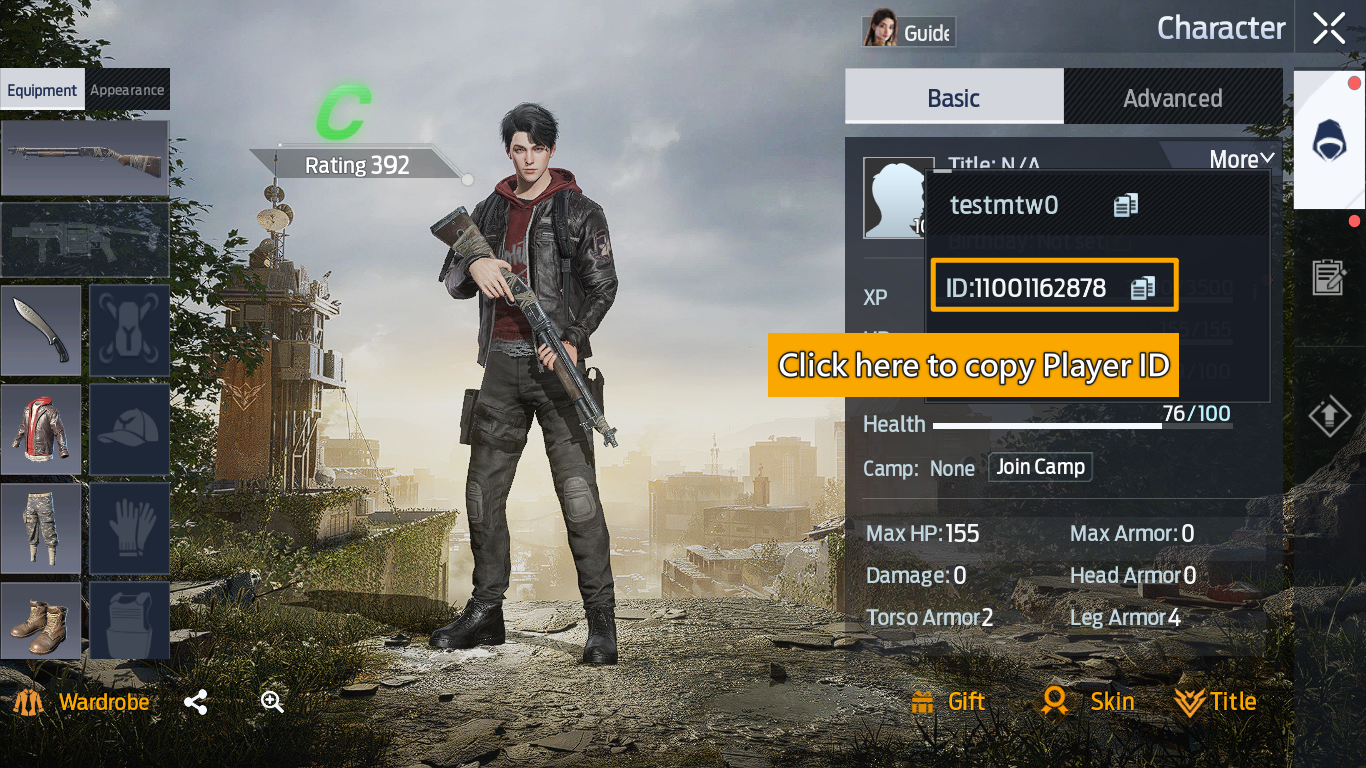Select the Basic tab
Viewport: 1366px width, 768px height.
953,97
